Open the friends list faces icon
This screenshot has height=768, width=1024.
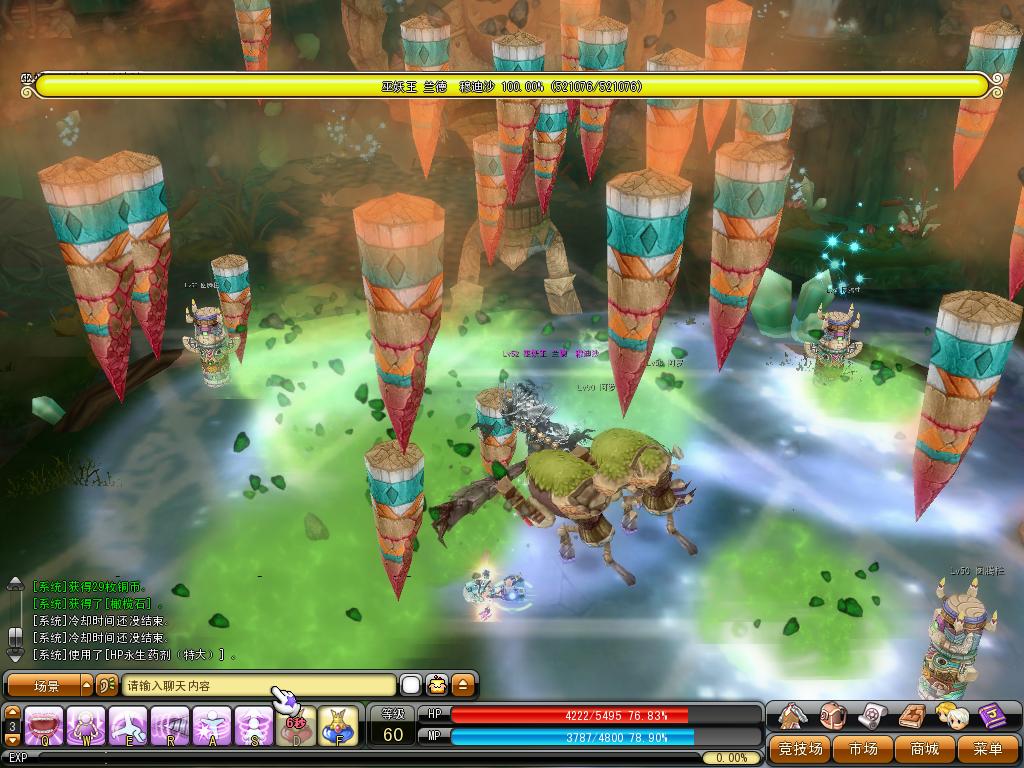(951, 716)
